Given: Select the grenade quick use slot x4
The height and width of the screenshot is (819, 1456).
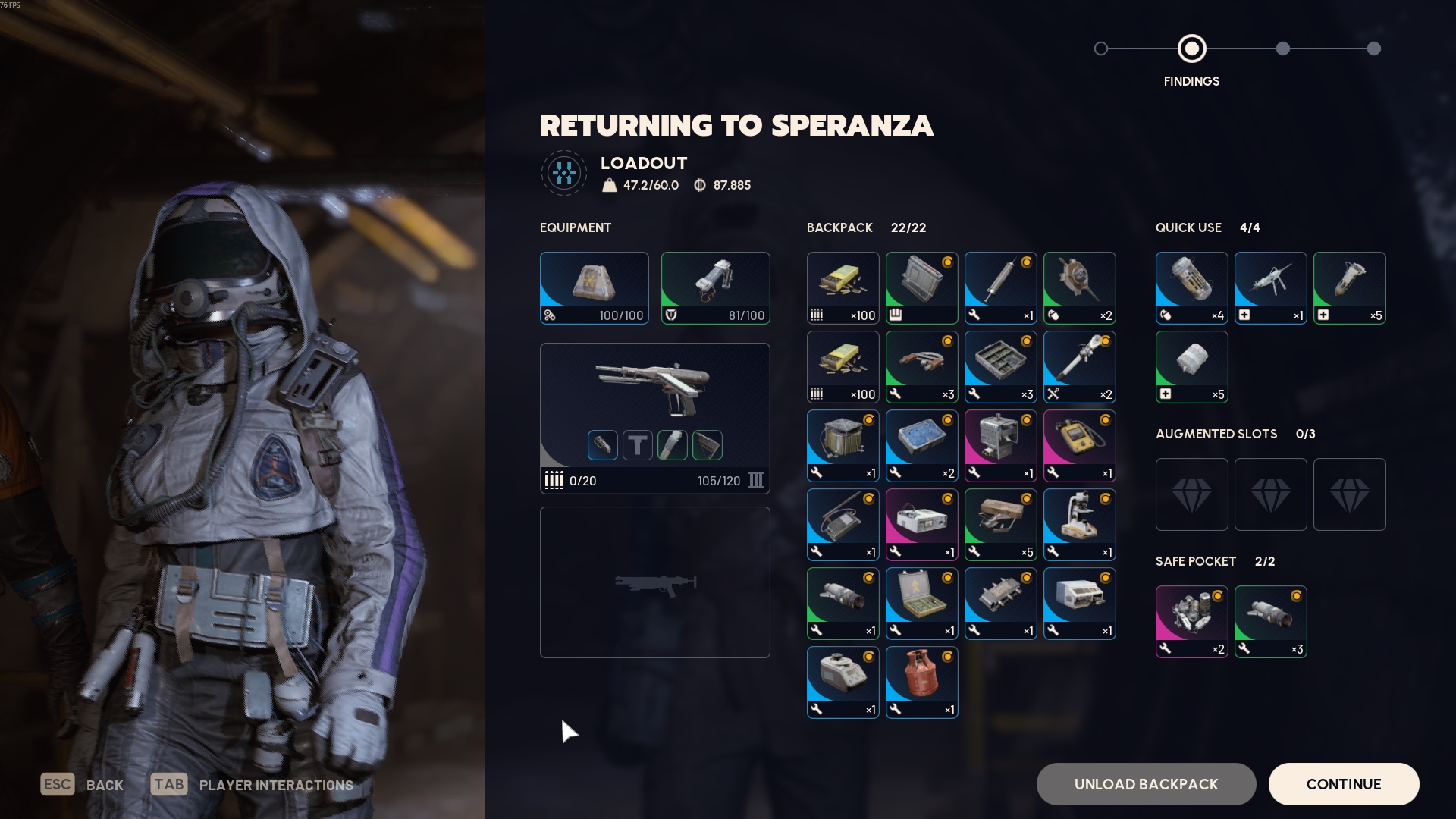Looking at the screenshot, I should 1191,288.
